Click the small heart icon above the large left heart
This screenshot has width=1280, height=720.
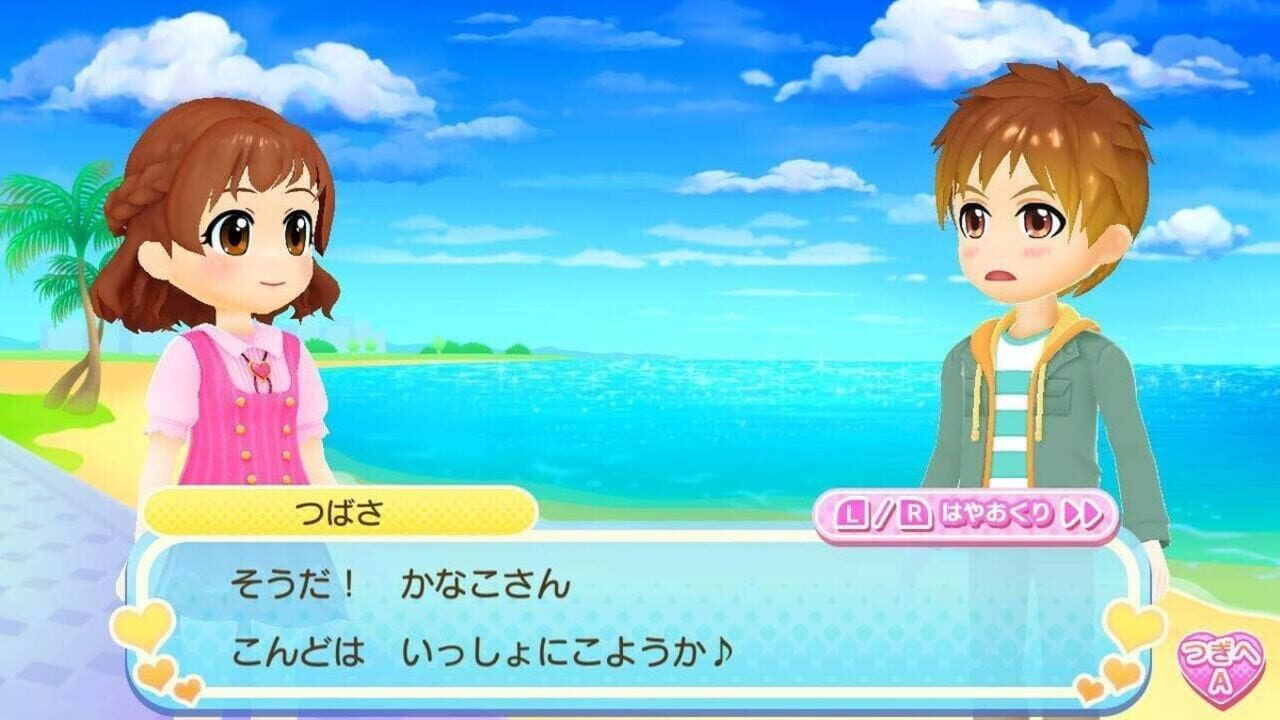tap(155, 673)
